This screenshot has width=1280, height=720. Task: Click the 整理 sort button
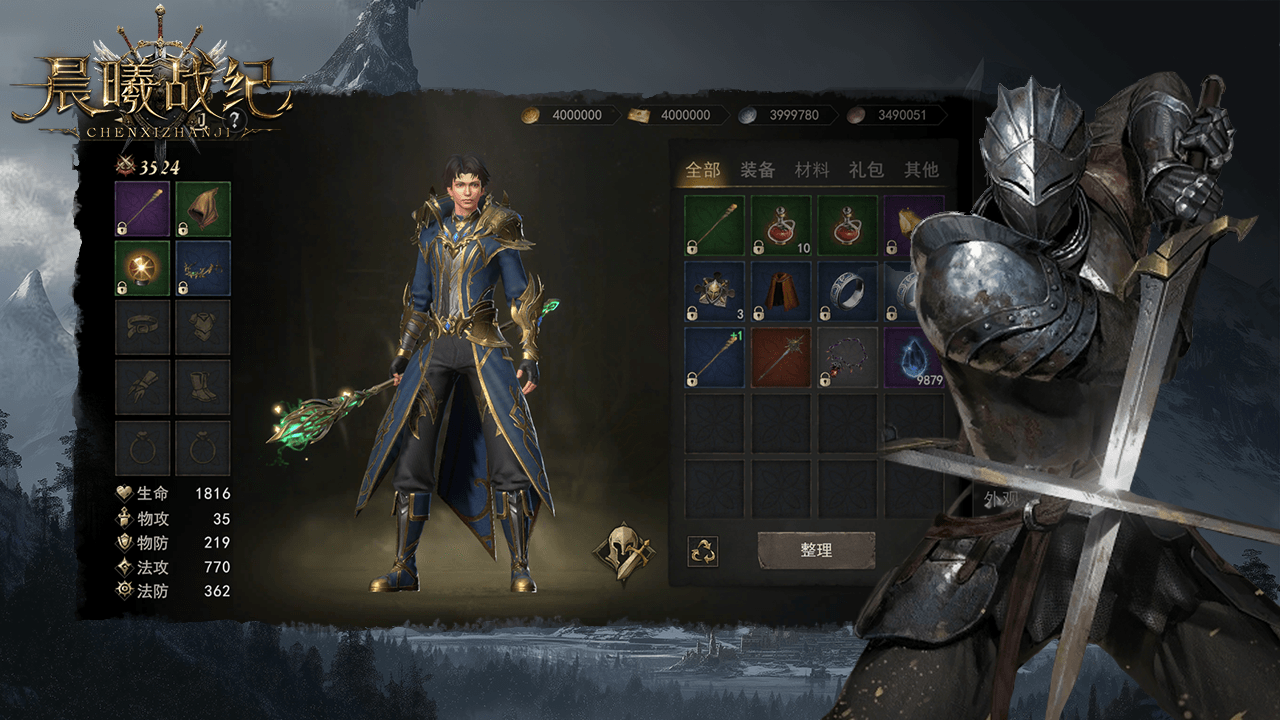point(816,550)
